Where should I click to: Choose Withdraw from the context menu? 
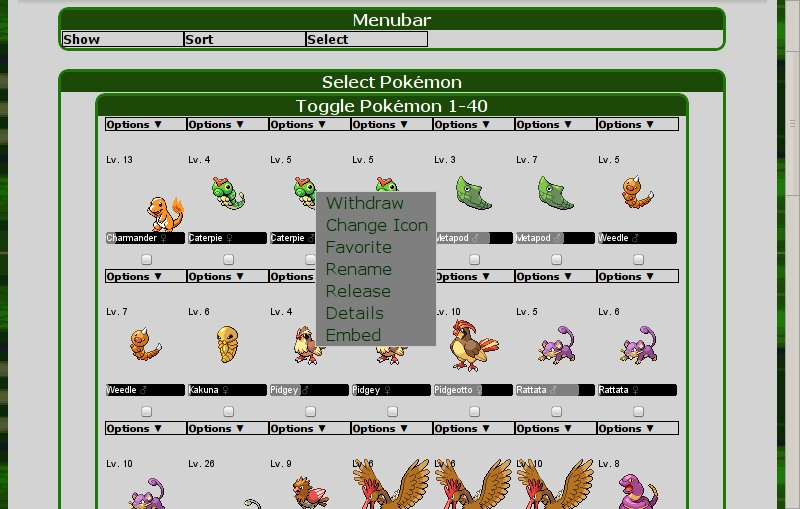pyautogui.click(x=364, y=203)
